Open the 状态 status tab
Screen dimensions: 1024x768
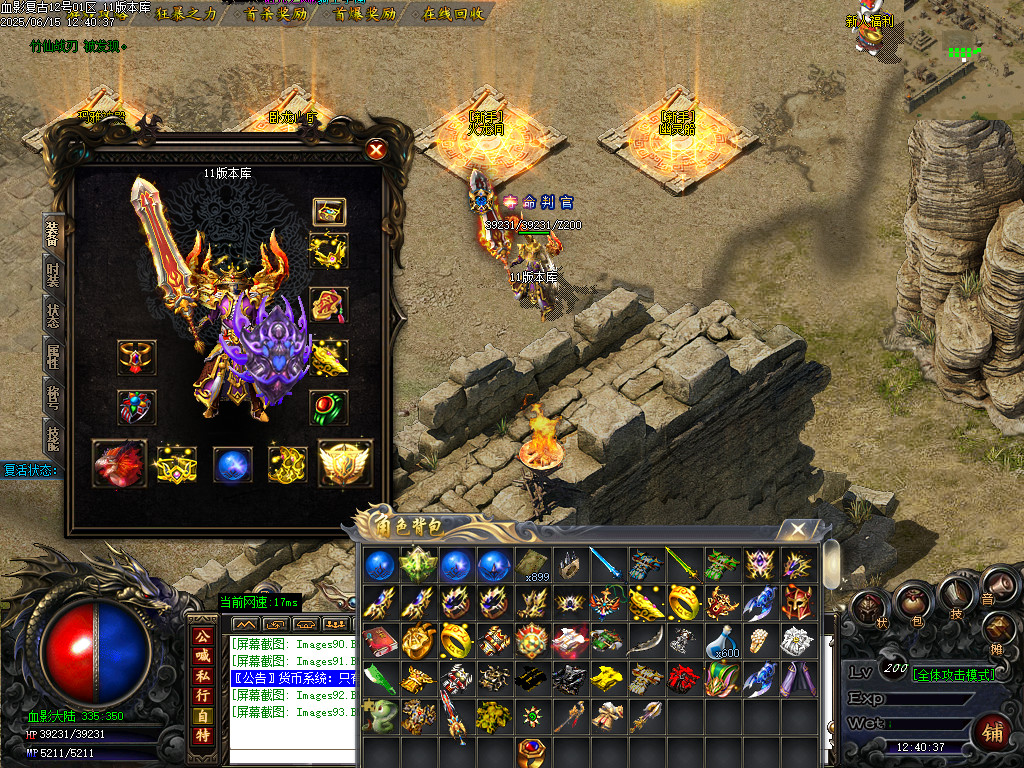tap(54, 315)
